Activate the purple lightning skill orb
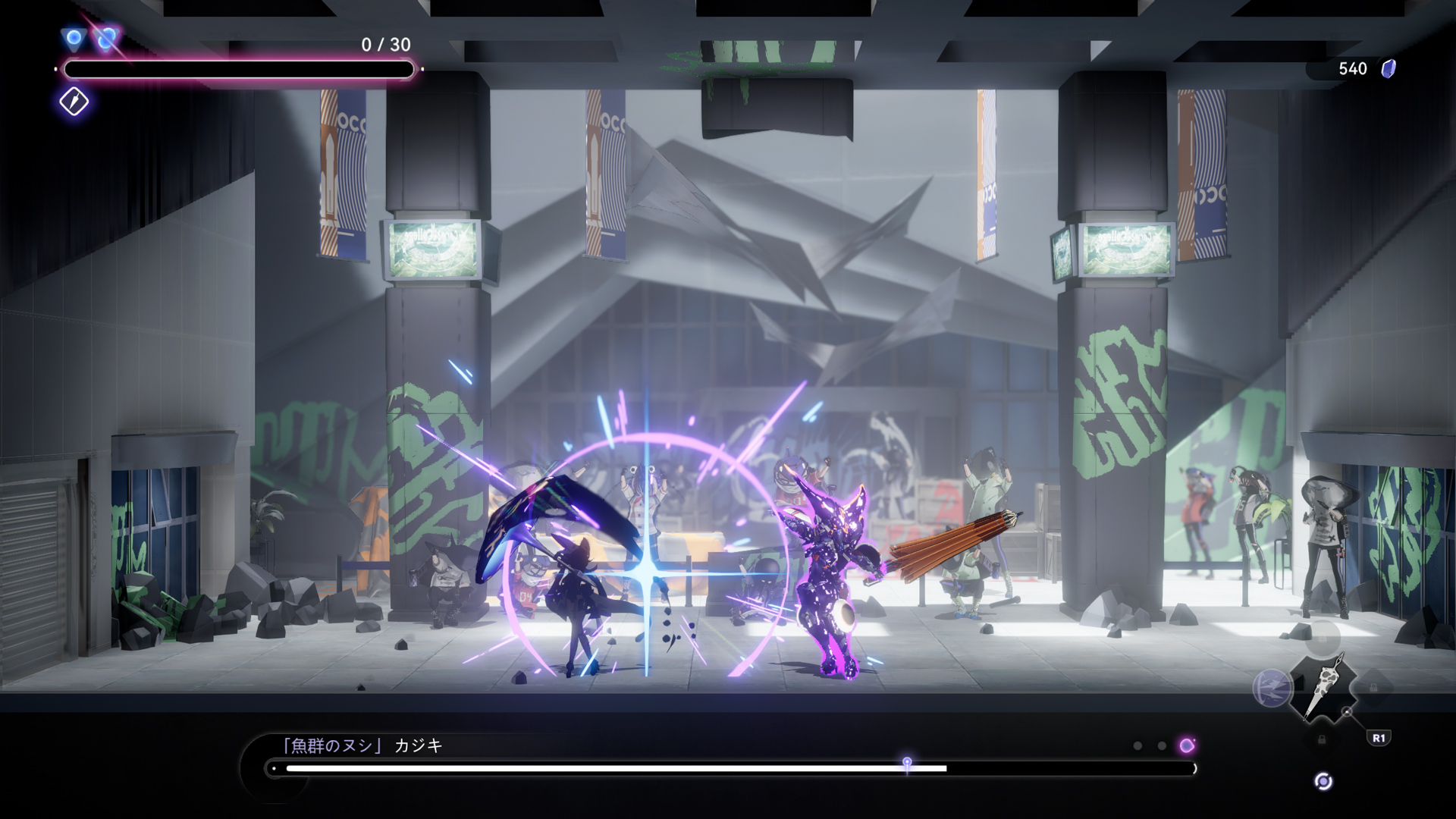This screenshot has width=1456, height=819. coord(1272,688)
